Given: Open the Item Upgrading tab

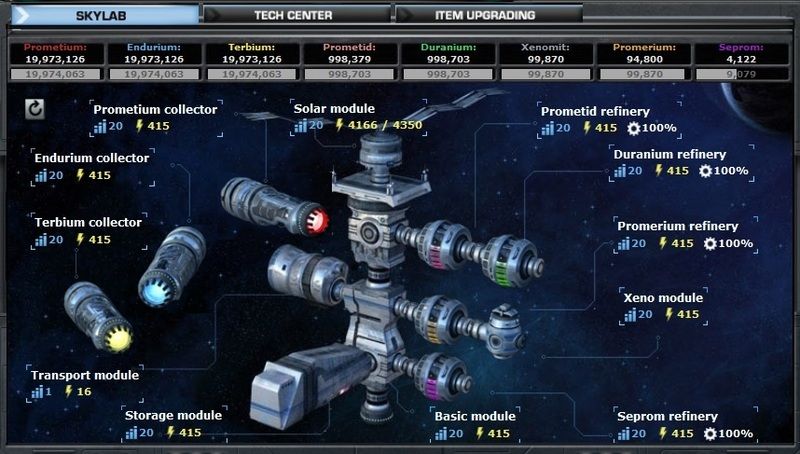Looking at the screenshot, I should tap(485, 15).
